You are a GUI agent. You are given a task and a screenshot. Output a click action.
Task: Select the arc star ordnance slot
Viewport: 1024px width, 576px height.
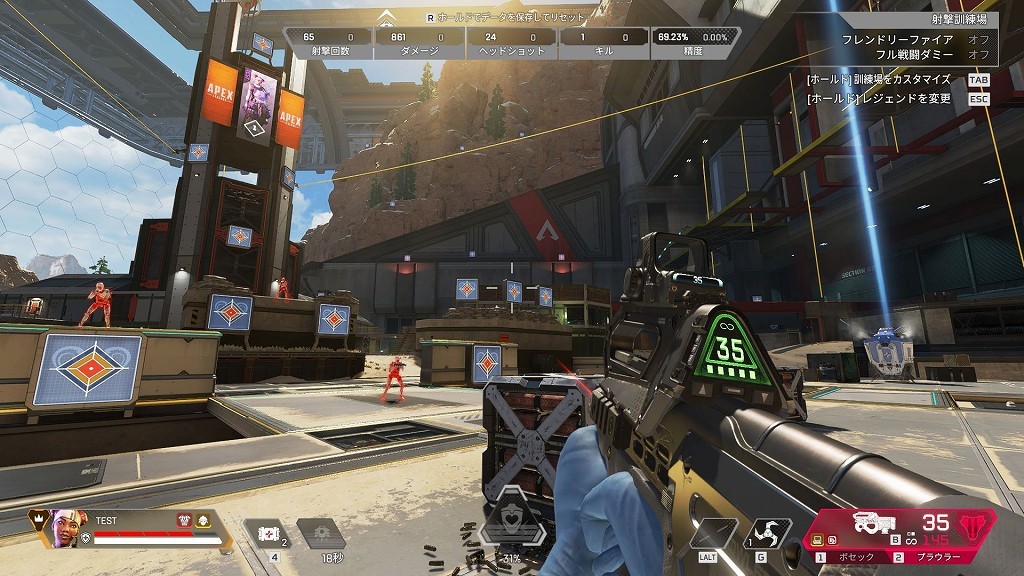click(770, 531)
